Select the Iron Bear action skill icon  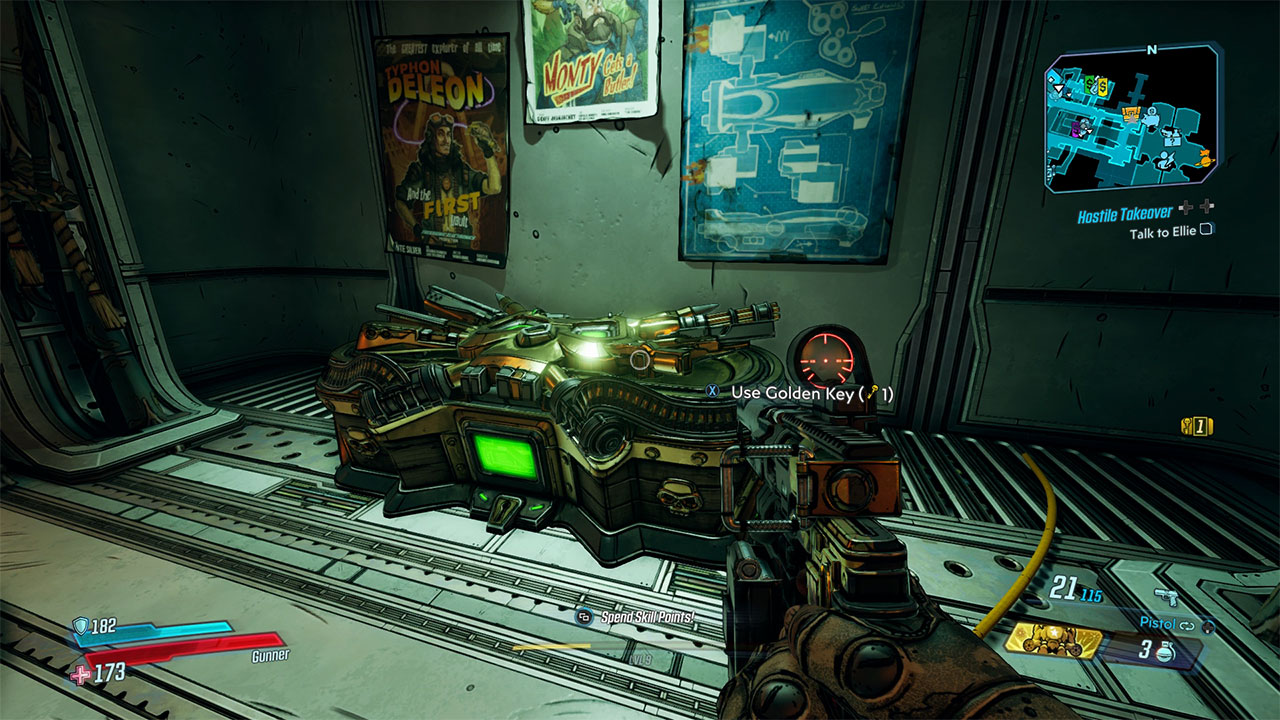[1052, 641]
